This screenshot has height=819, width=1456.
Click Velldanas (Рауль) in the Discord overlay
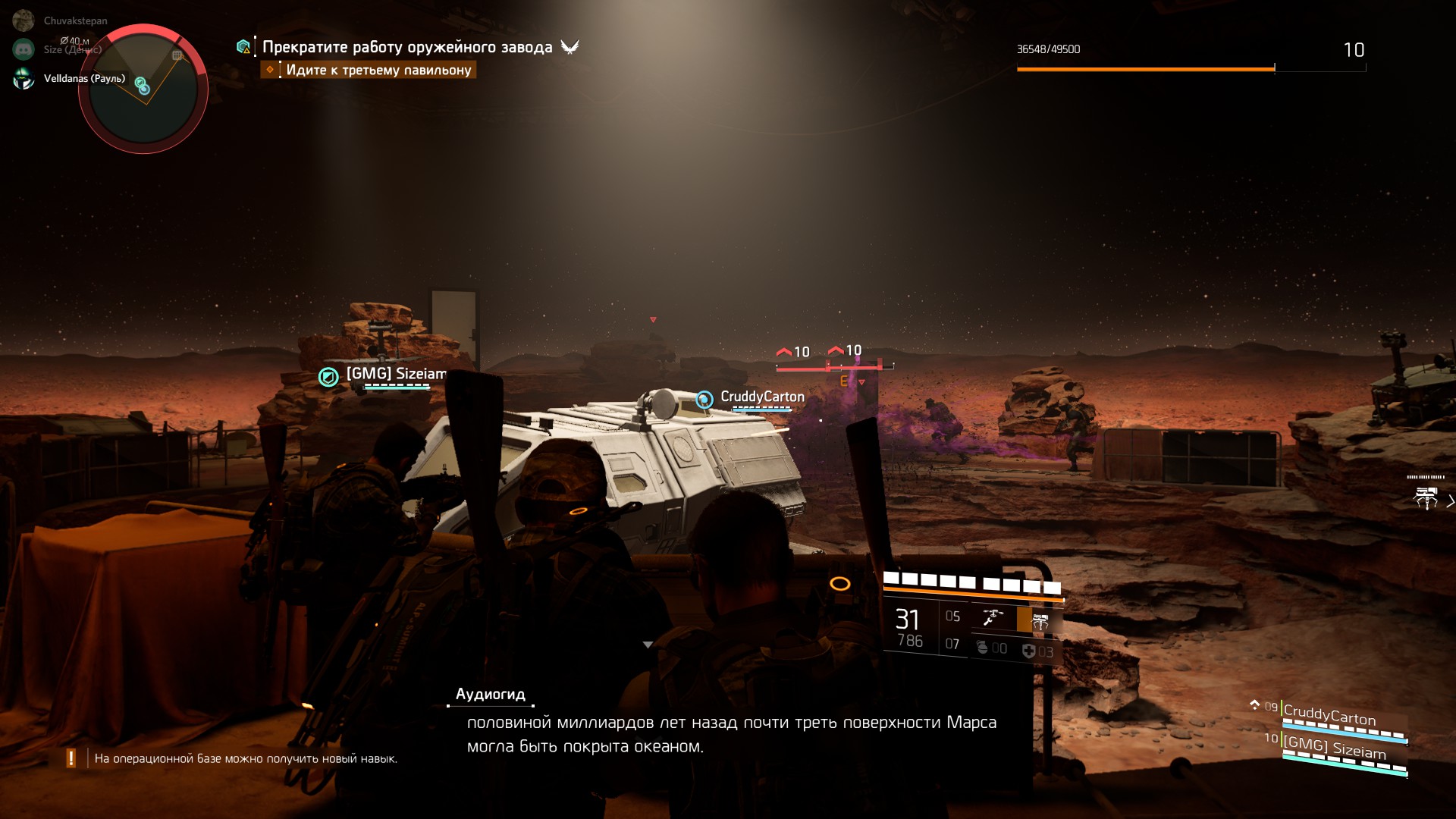[84, 78]
